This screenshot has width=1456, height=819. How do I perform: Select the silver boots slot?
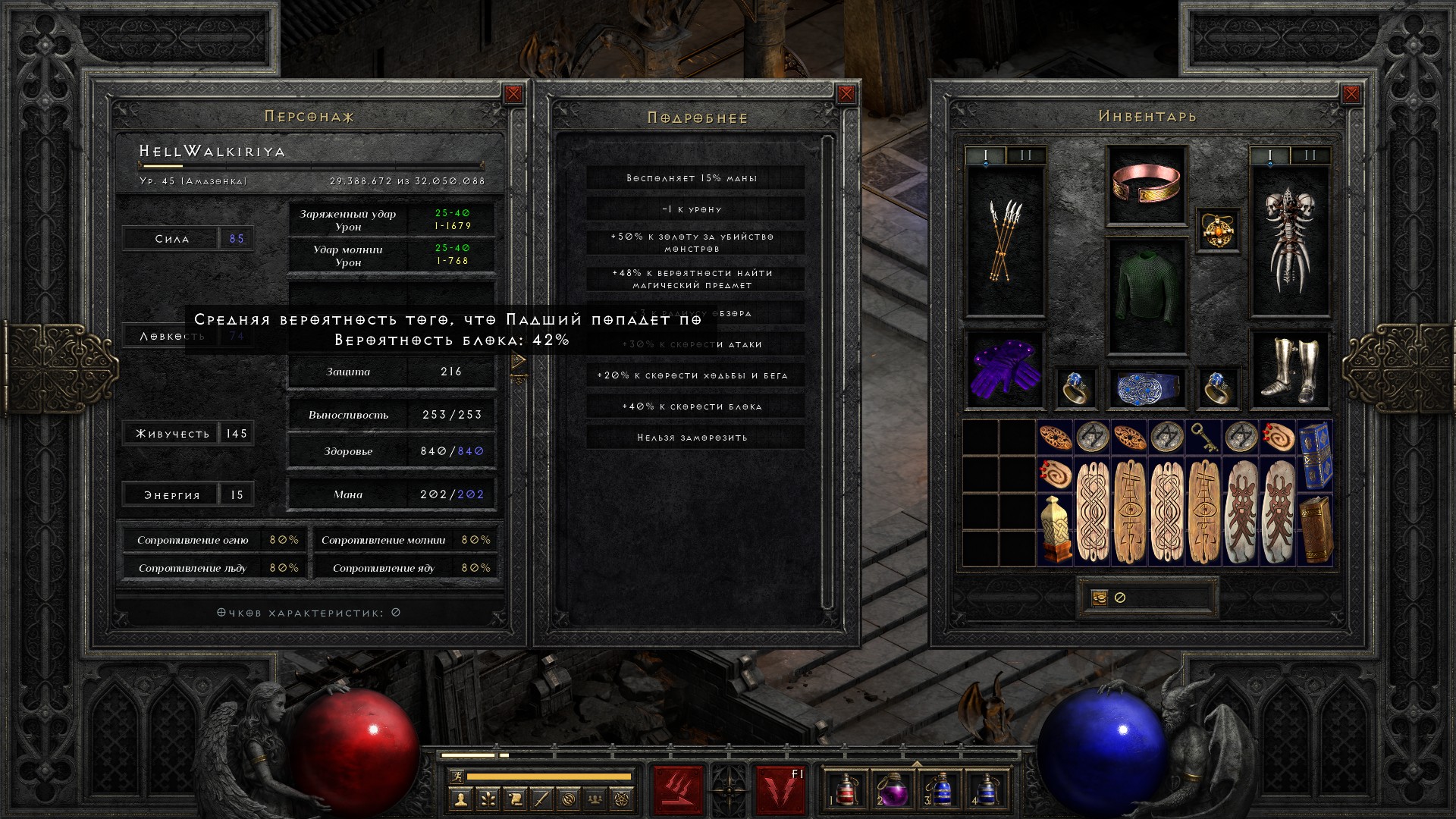[1289, 370]
